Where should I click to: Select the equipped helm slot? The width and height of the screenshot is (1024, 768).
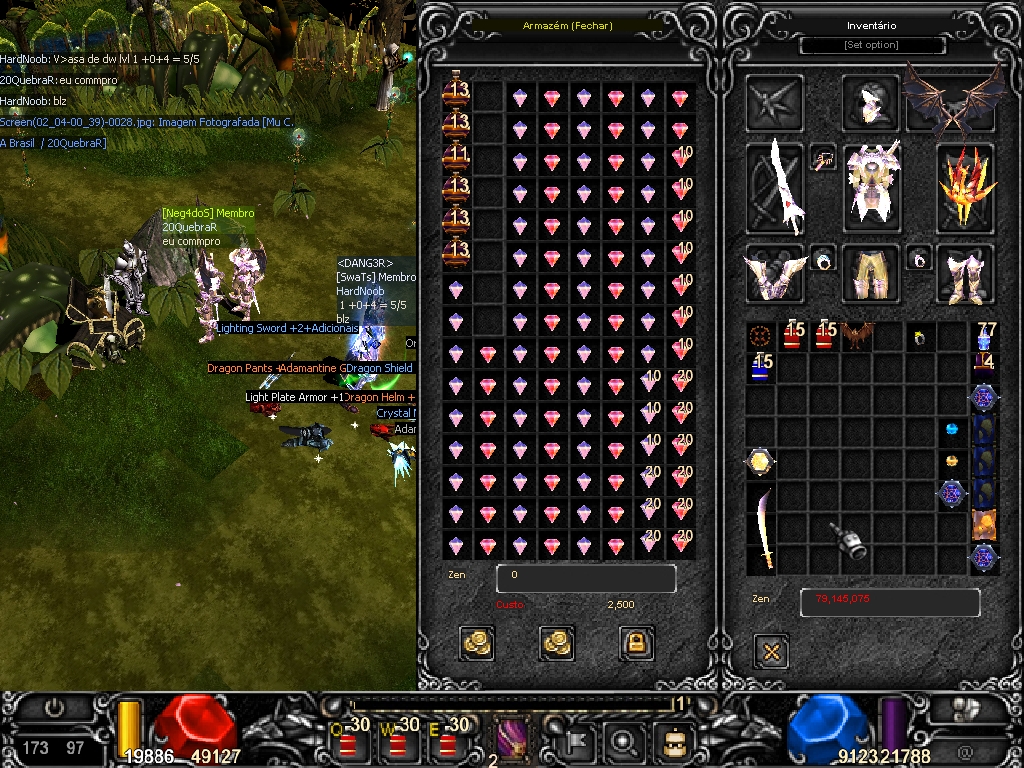(870, 101)
